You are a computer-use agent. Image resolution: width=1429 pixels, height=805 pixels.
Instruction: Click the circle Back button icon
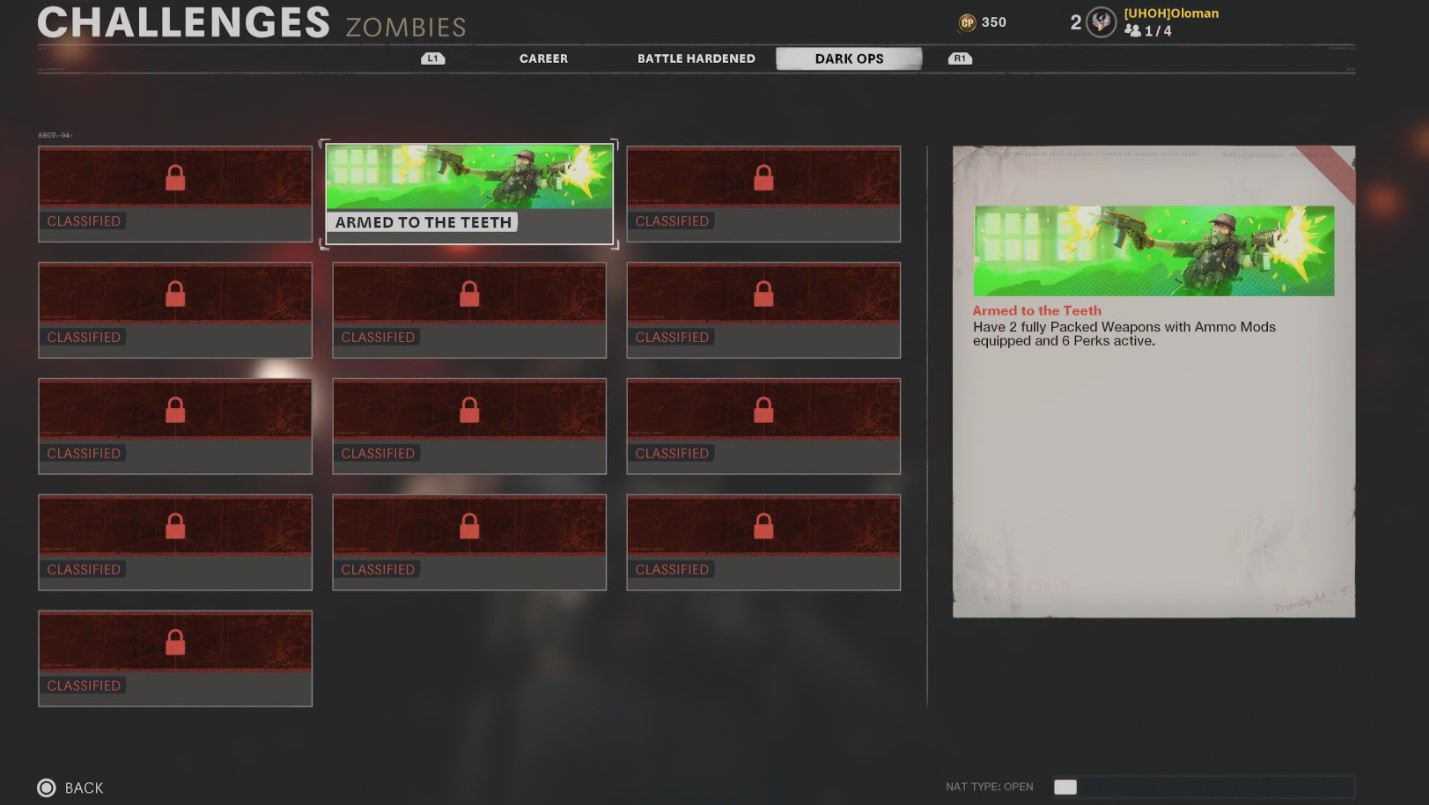44,788
